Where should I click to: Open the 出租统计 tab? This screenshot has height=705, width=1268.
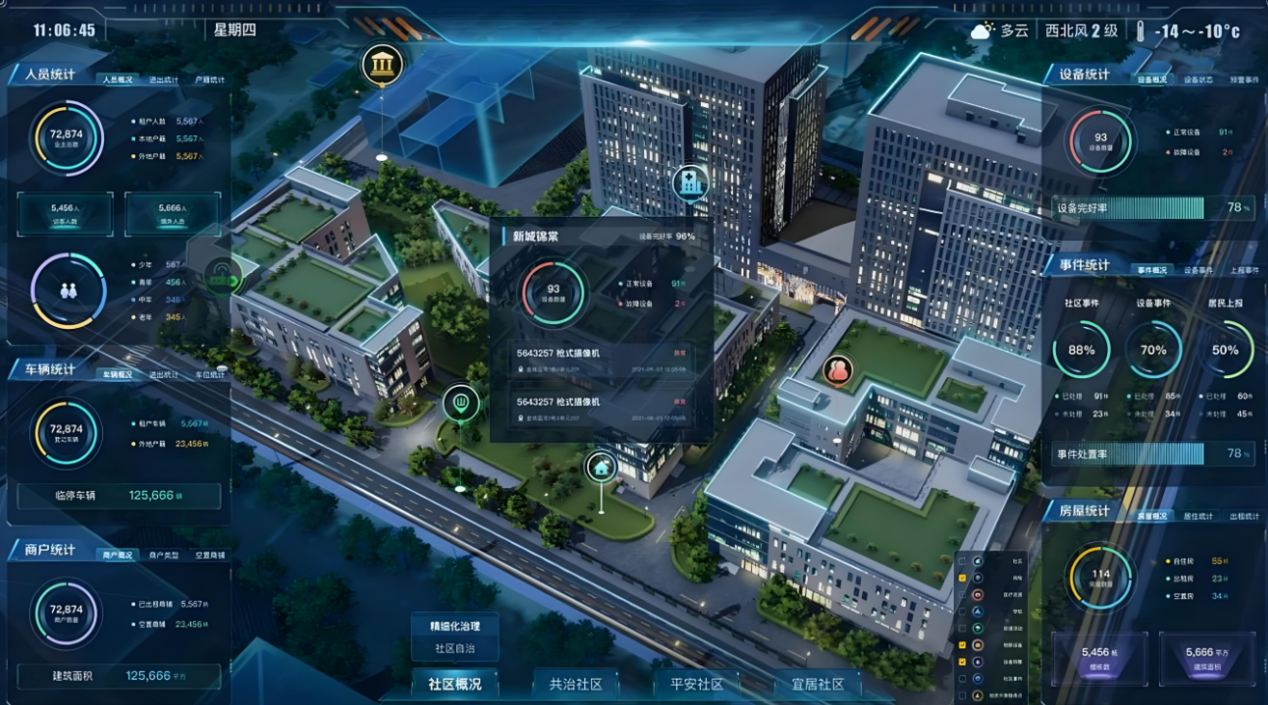1244,516
